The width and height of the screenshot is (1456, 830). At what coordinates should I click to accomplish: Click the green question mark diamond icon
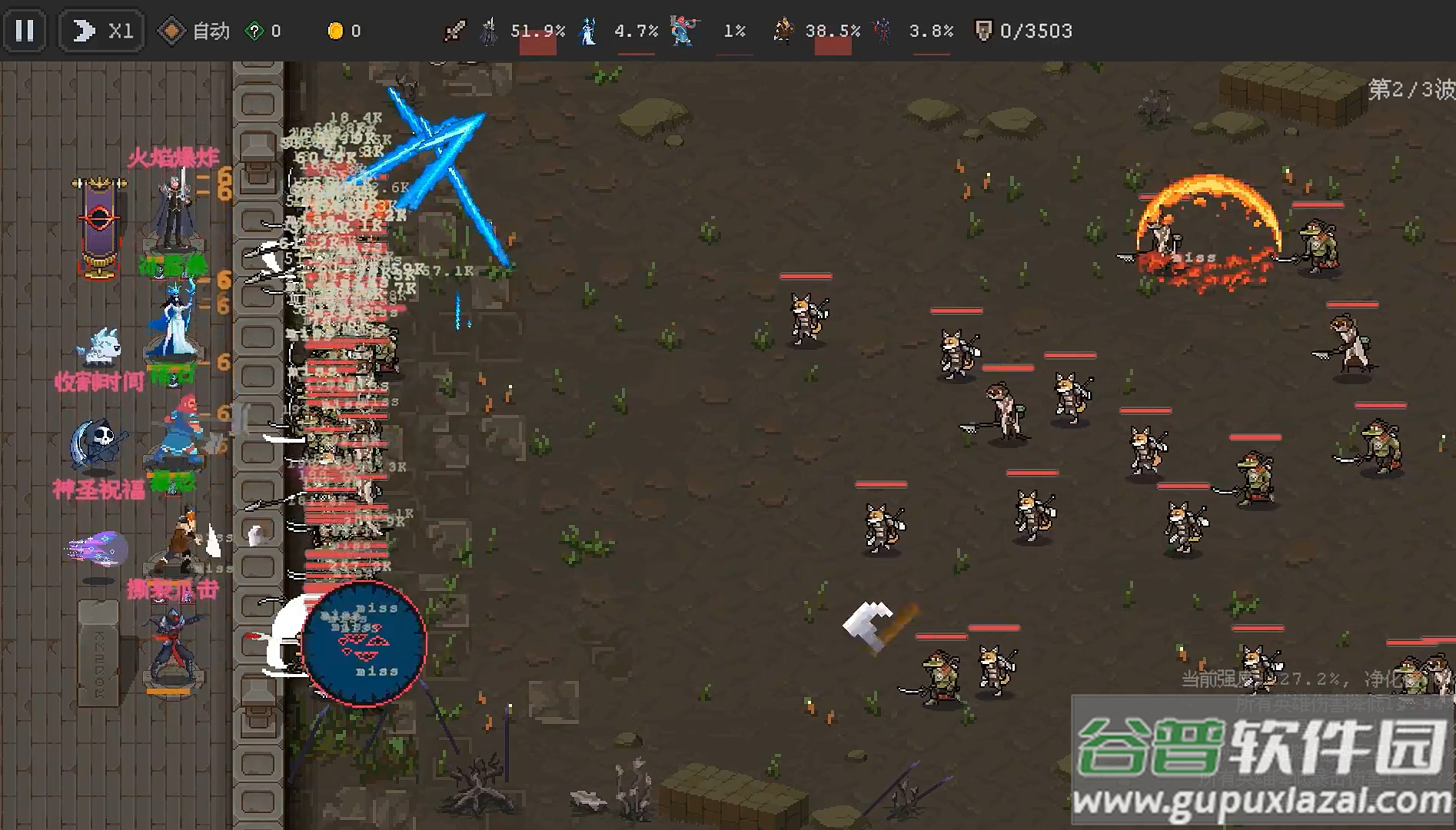pyautogui.click(x=254, y=31)
